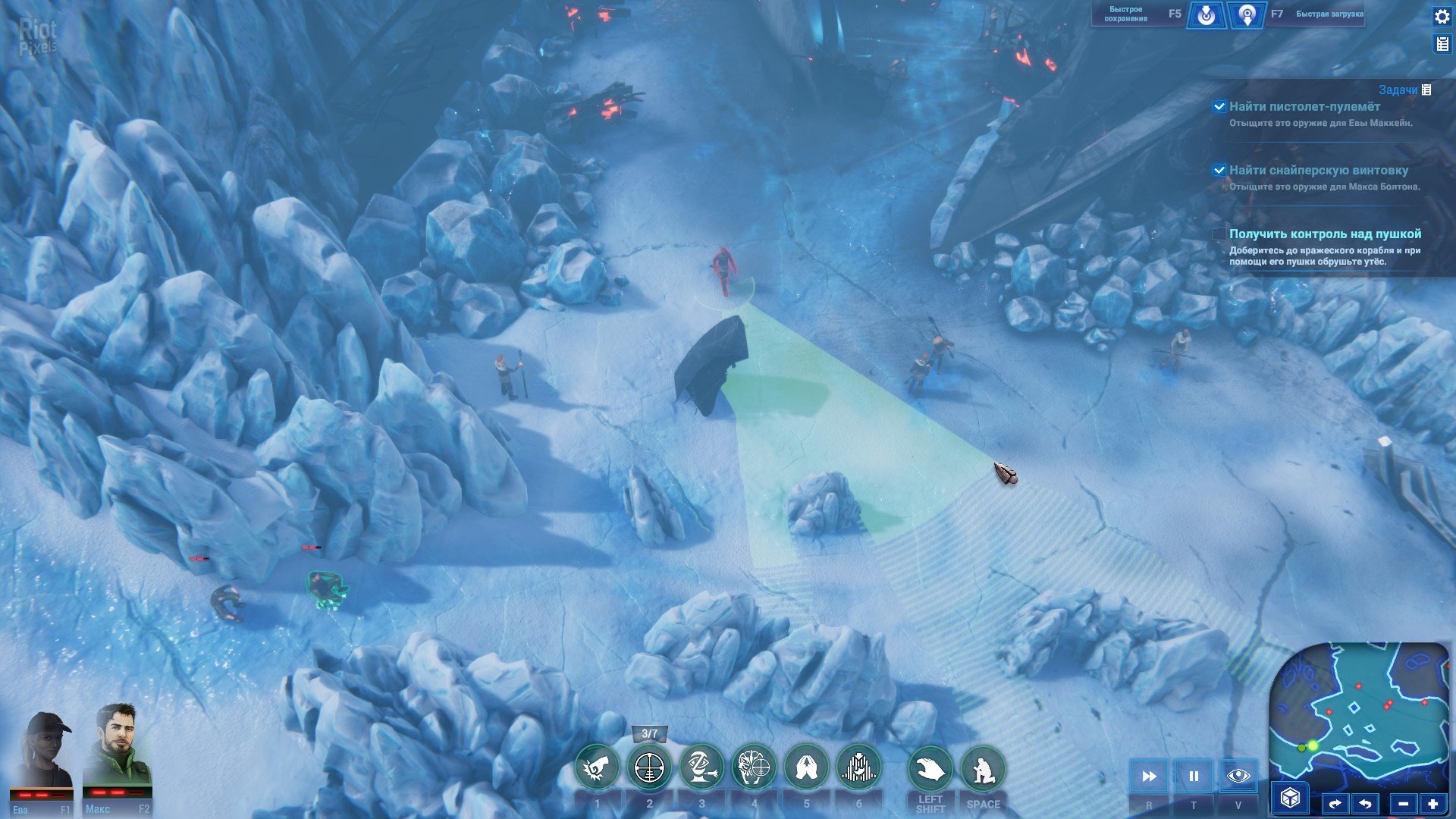1456x819 pixels.
Task: Enable fast-forward game speed
Action: (1149, 776)
